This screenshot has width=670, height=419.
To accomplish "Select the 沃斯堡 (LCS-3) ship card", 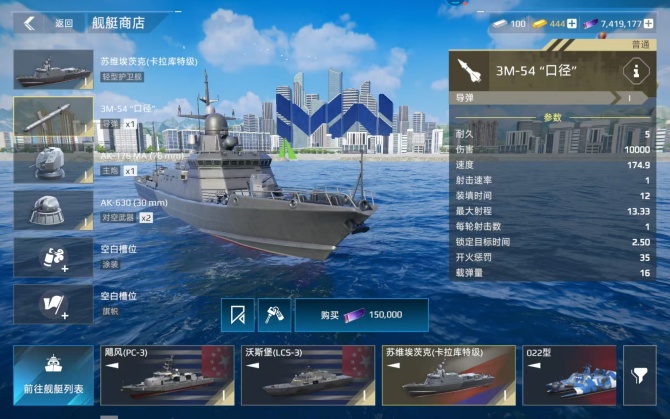I will [305, 375].
